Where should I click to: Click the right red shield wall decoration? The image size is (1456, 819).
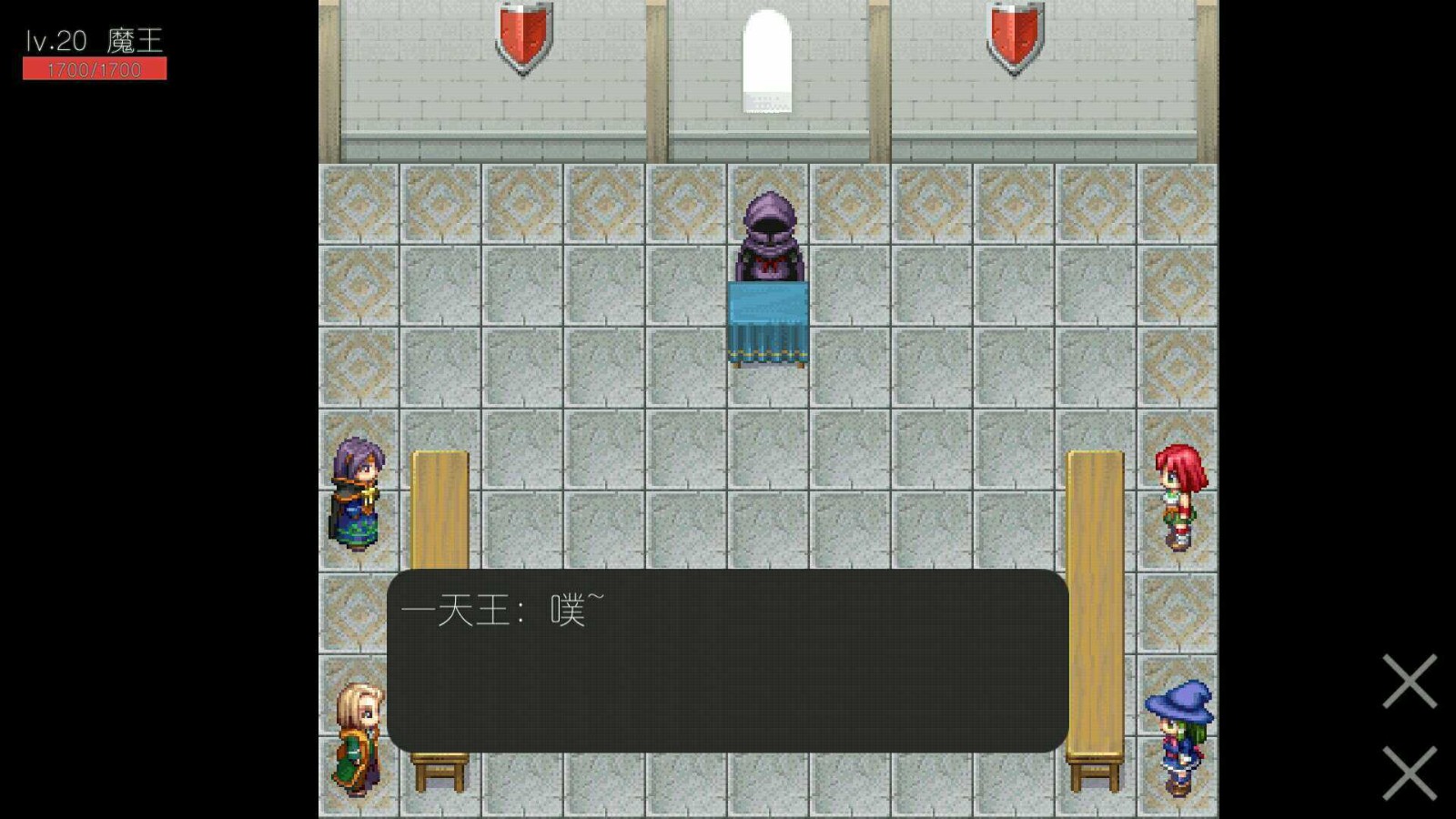click(x=1016, y=35)
